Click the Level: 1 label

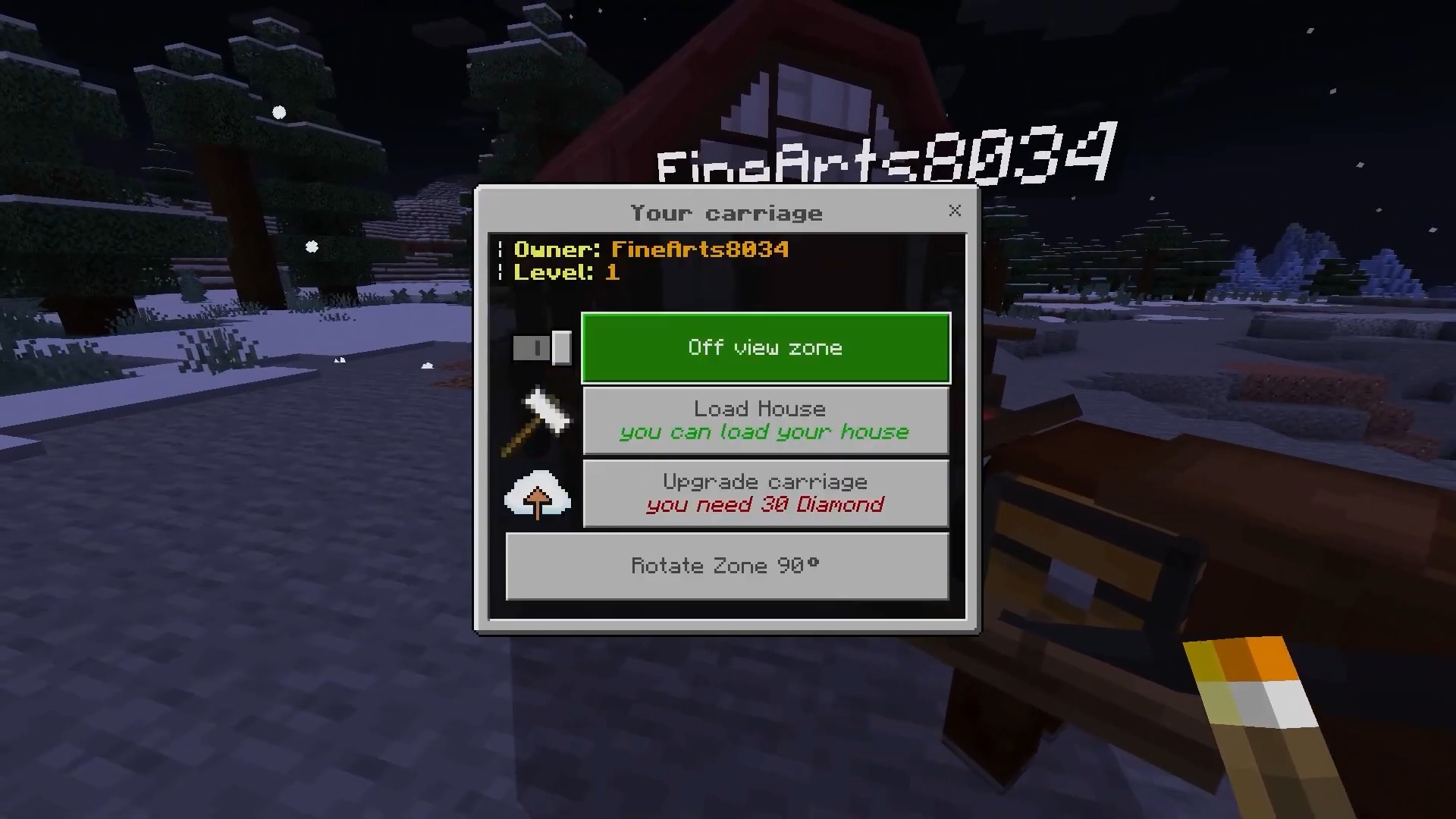566,273
